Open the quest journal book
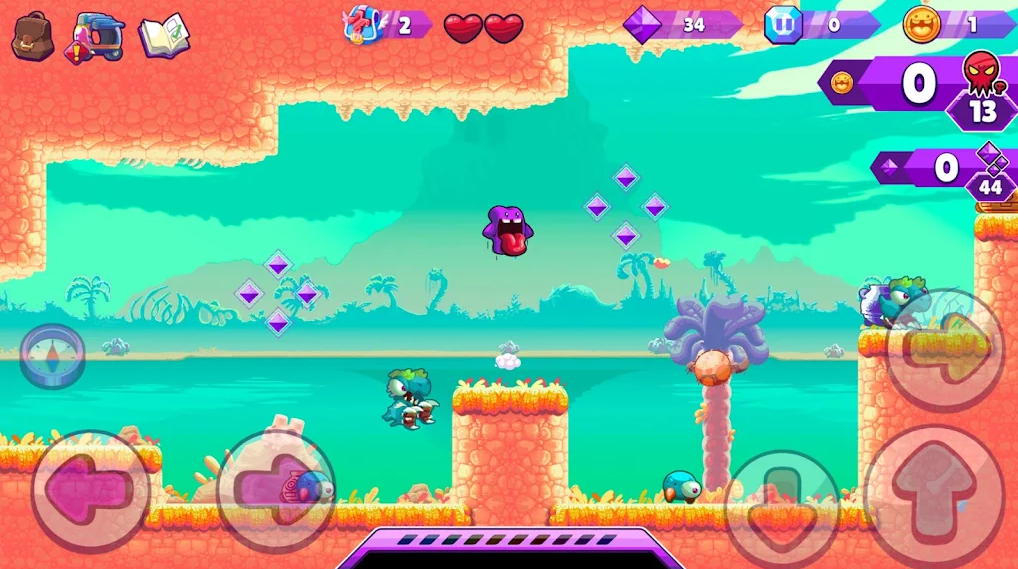Viewport: 1018px width, 569px height. [x=164, y=36]
